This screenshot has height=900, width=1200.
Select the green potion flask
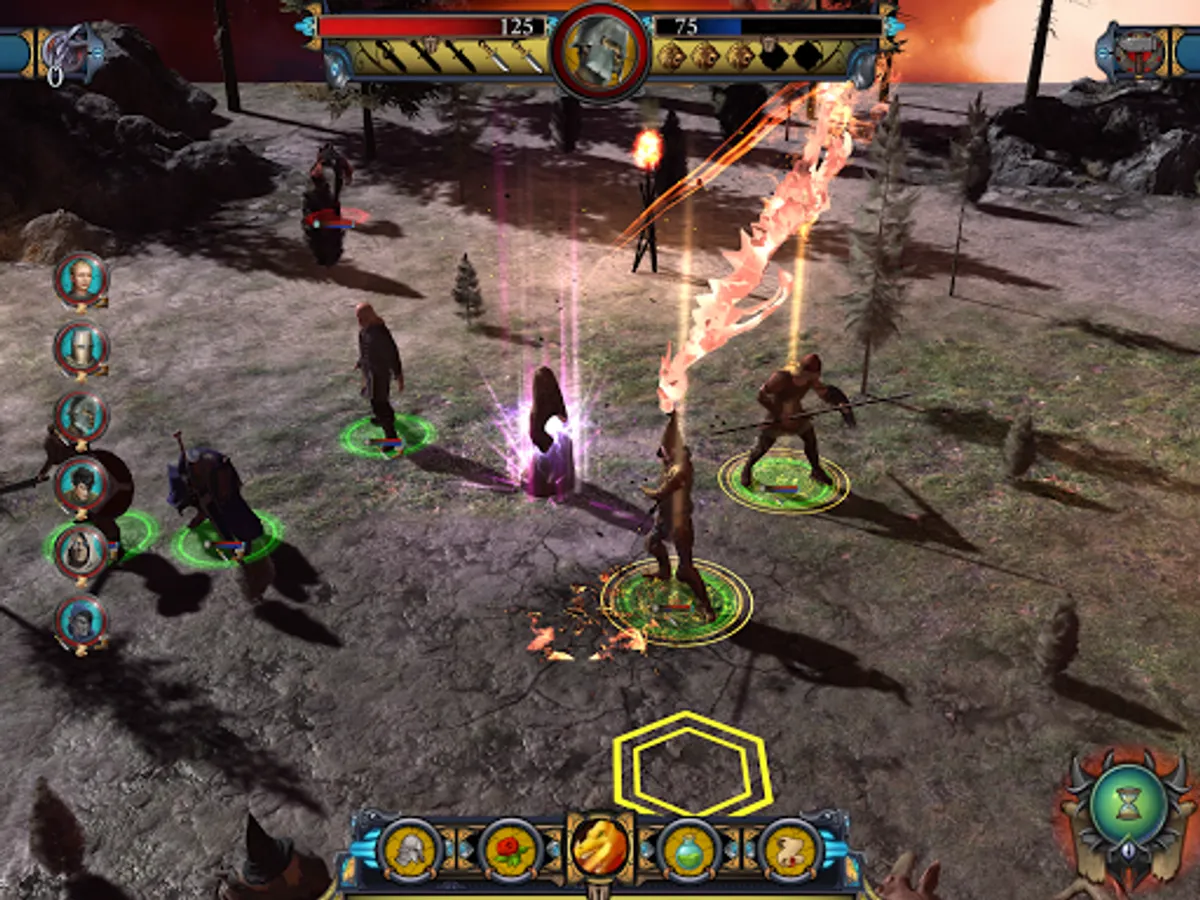click(690, 849)
